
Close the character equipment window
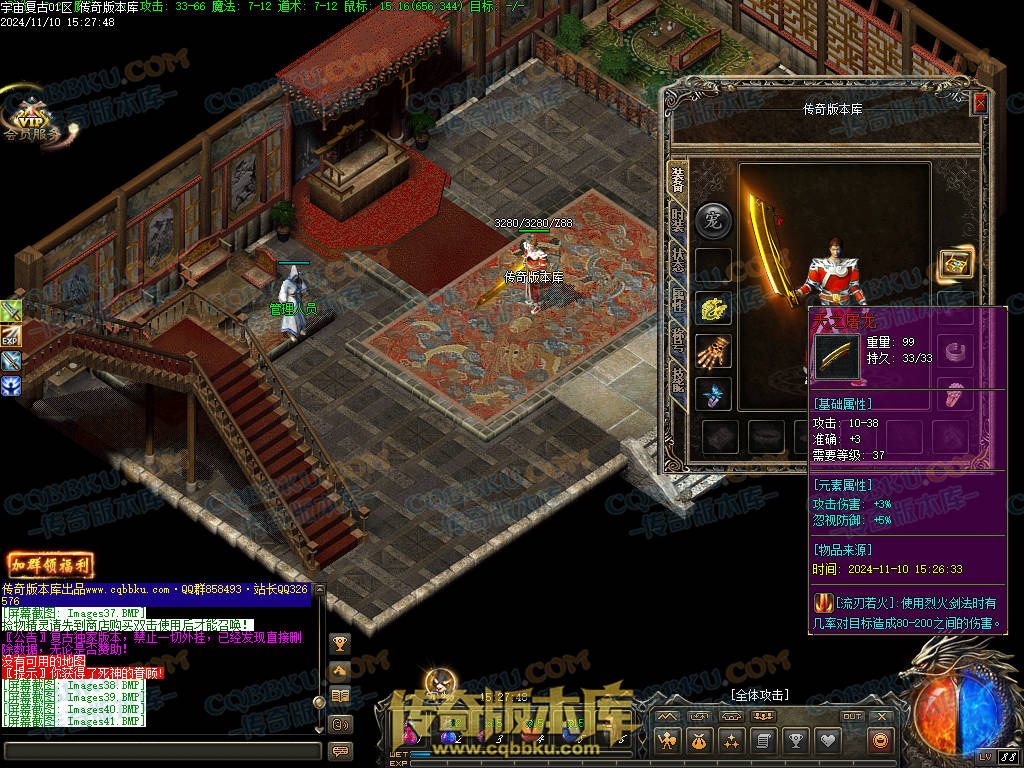pyautogui.click(x=980, y=103)
